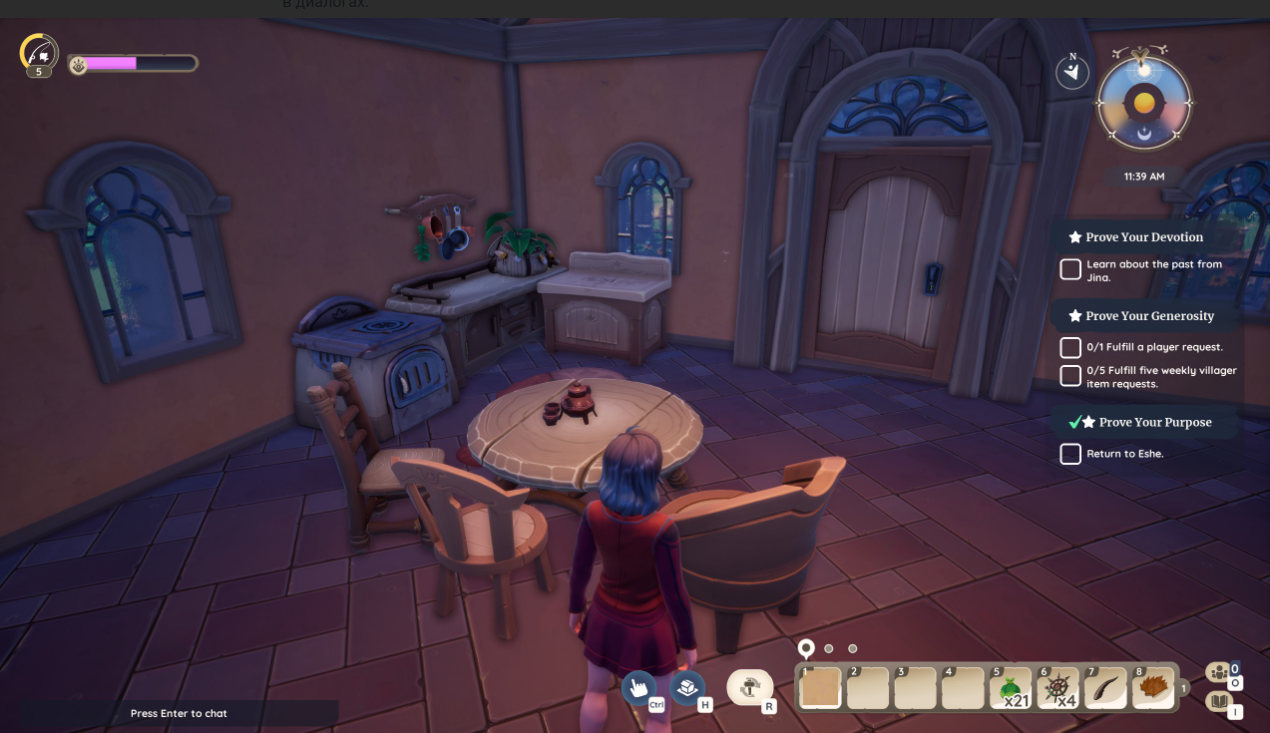Select the brown spiky item in slot 8

pos(1154,688)
